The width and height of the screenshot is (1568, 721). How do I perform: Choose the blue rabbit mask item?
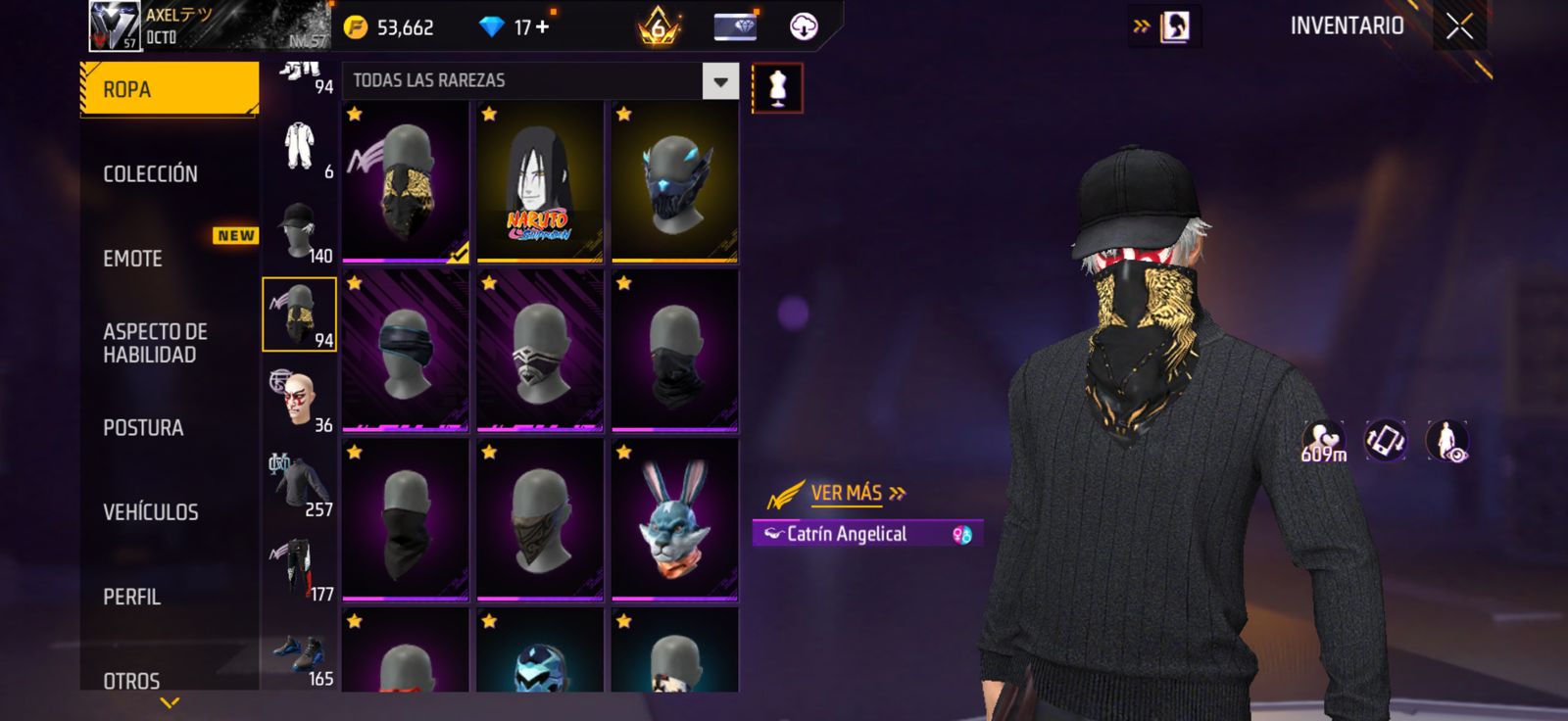674,520
